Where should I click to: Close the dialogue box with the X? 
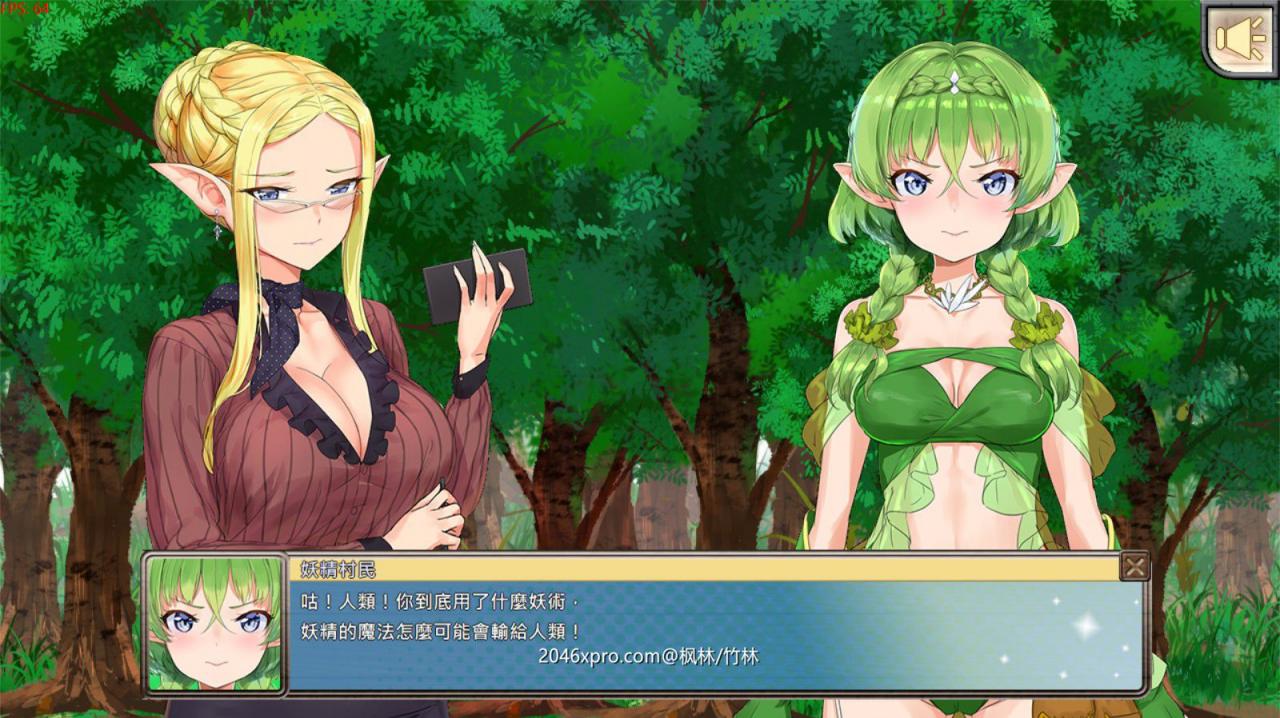coord(1135,567)
